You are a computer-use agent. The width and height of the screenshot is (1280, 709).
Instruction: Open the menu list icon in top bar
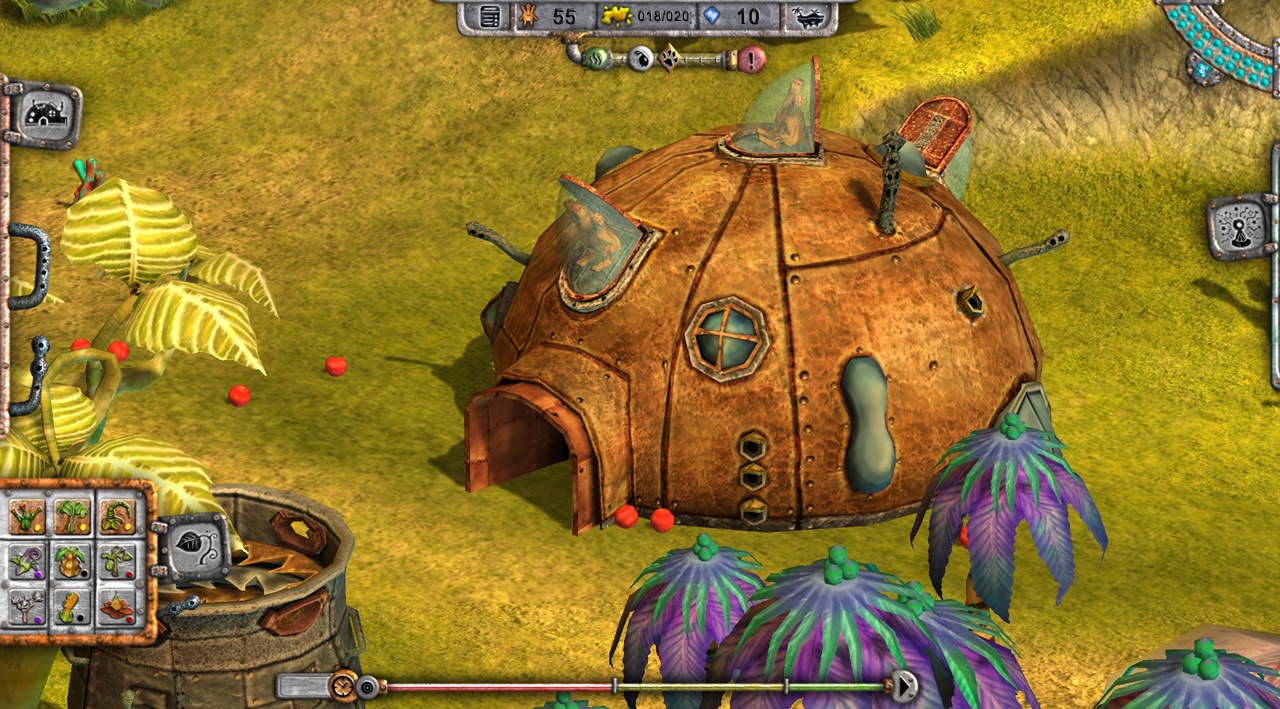point(490,17)
